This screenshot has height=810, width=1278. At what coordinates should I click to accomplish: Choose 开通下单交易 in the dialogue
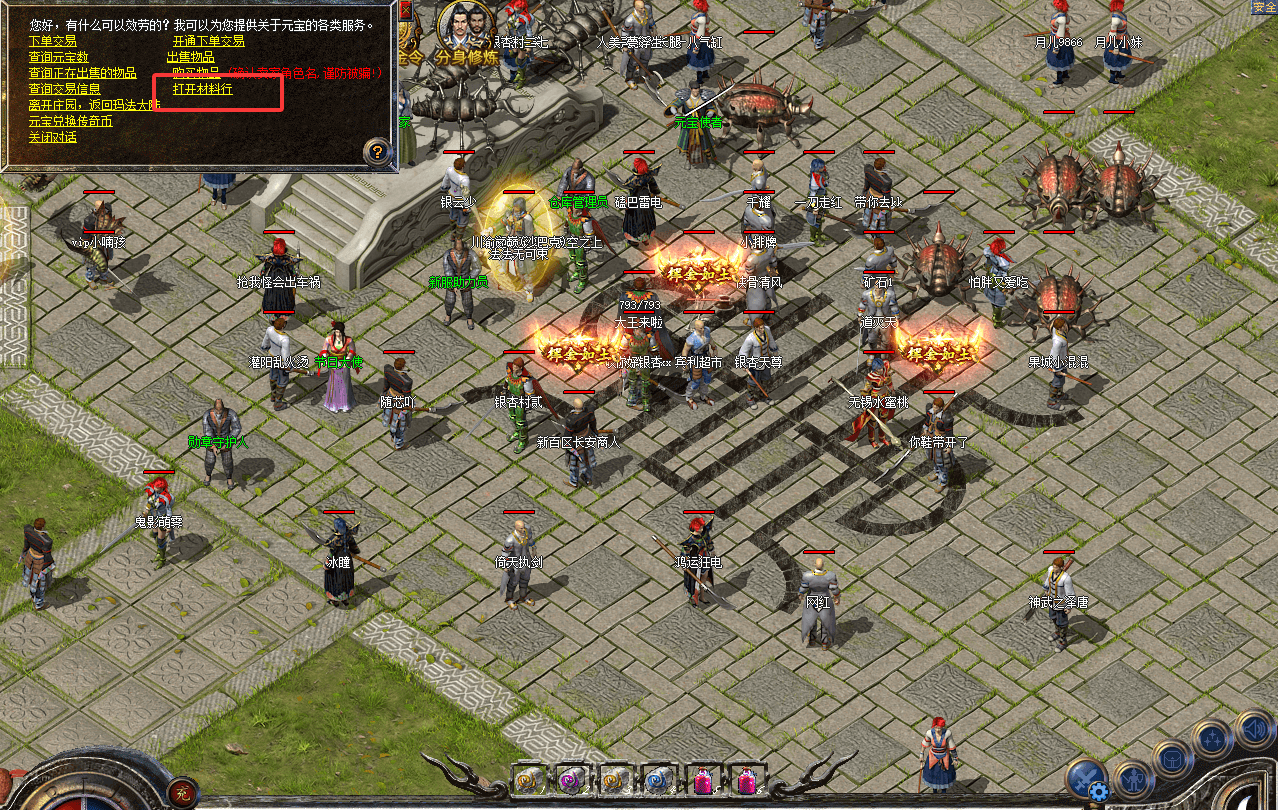pos(208,41)
